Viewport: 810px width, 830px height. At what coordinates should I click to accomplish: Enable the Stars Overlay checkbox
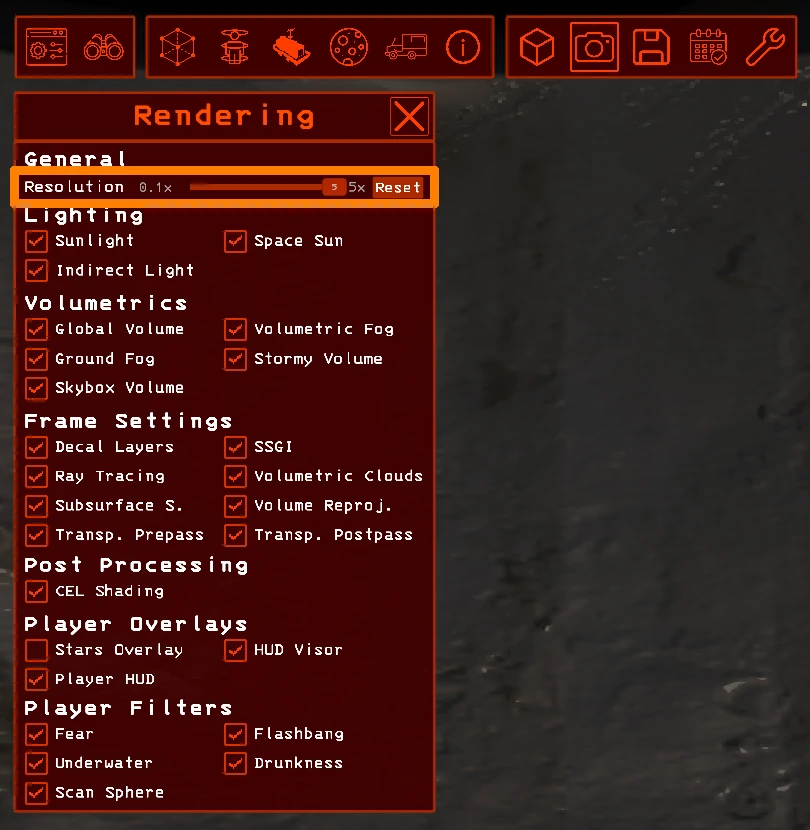37,650
